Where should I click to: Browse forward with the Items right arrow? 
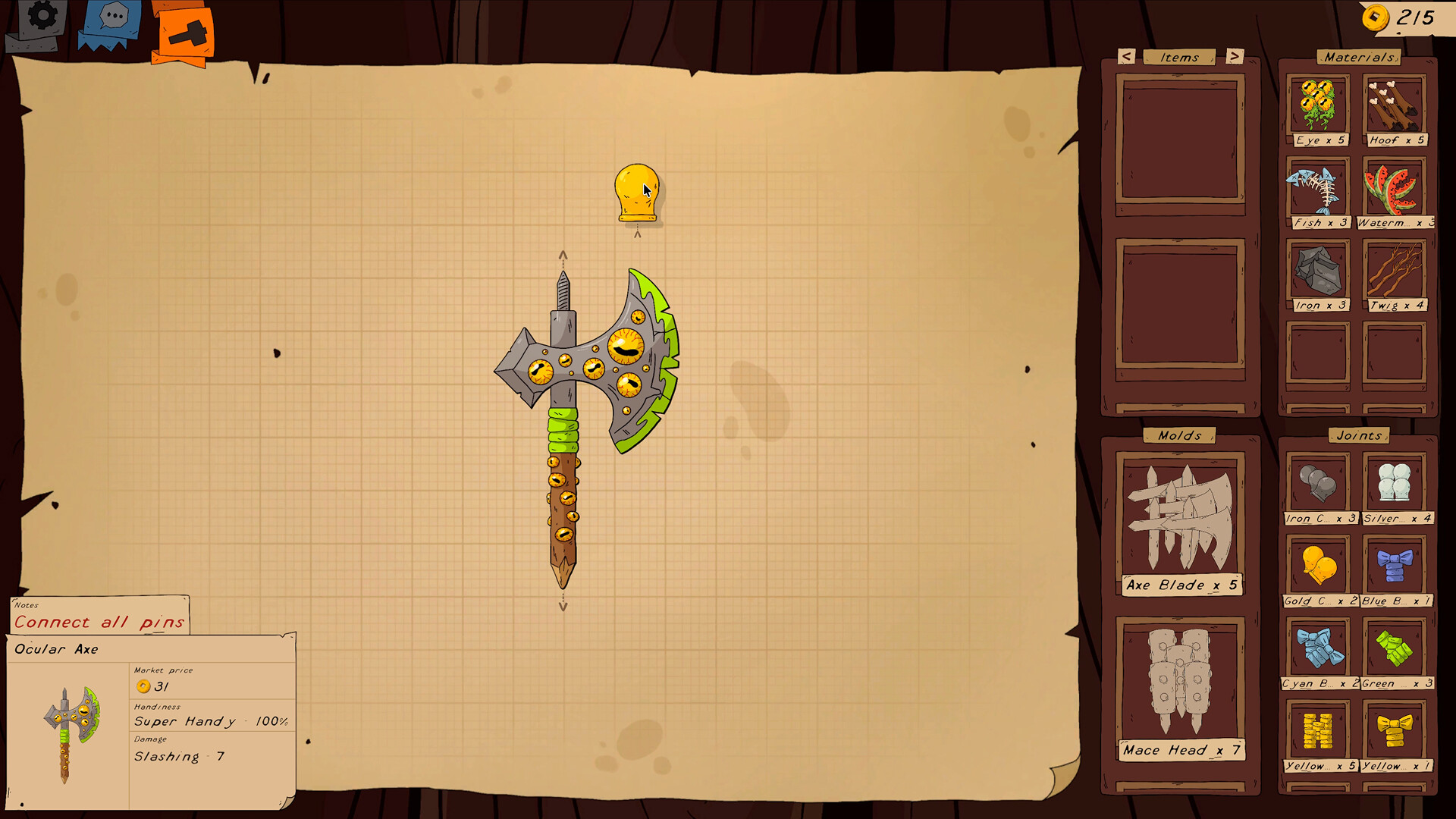[x=1235, y=57]
